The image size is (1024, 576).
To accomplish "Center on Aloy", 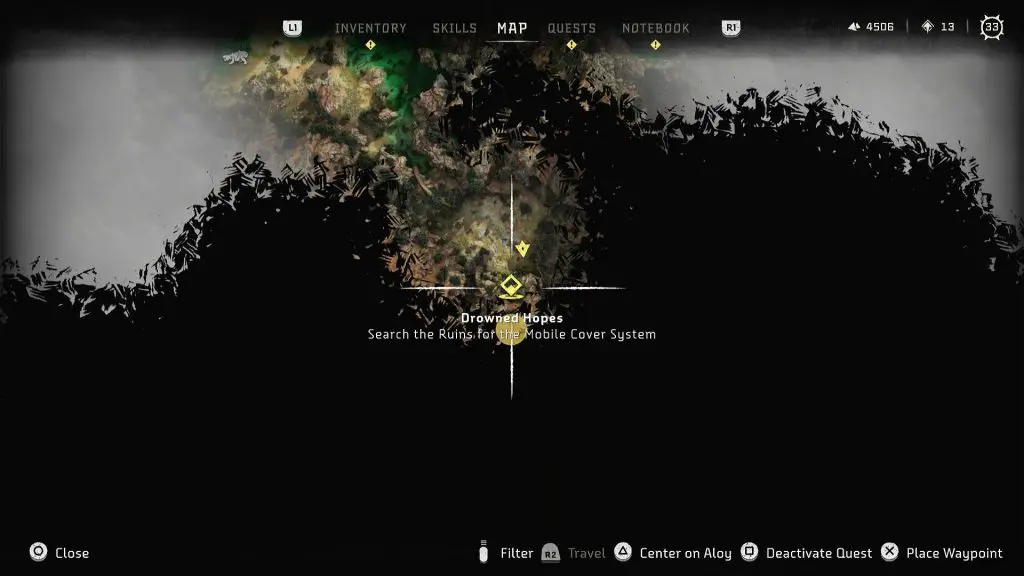I will tap(675, 553).
